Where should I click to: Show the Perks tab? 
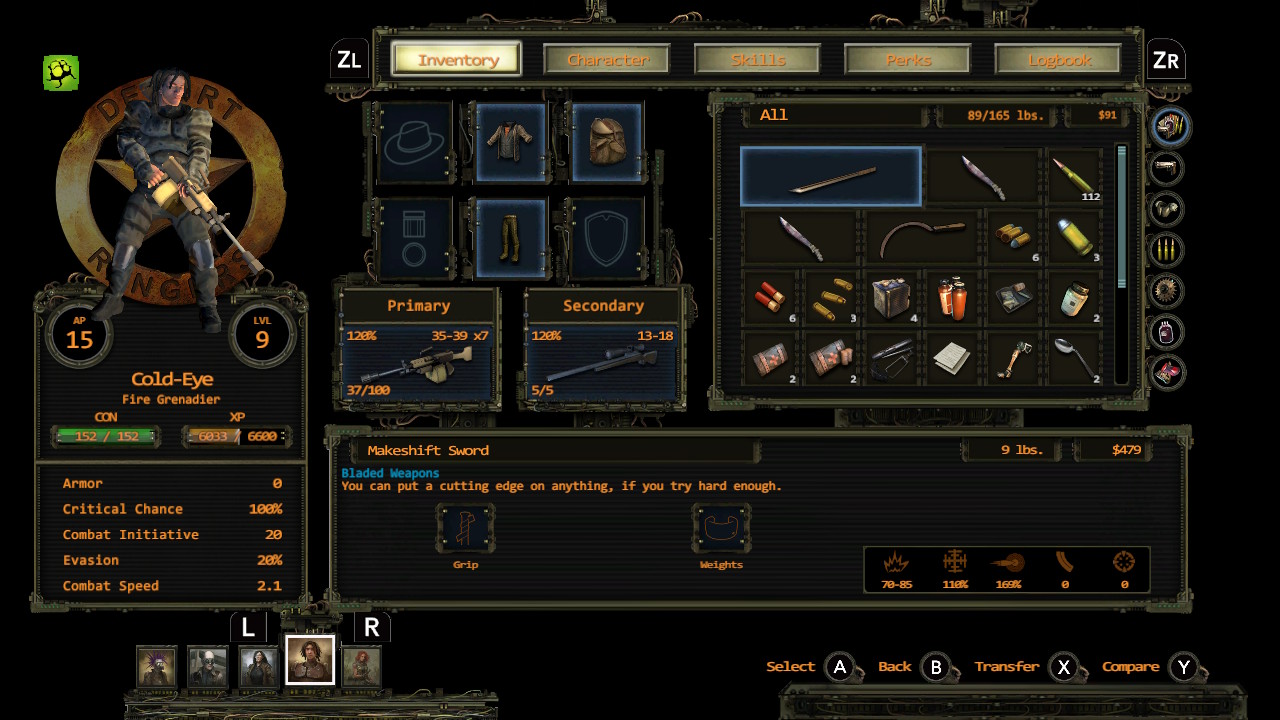point(908,60)
